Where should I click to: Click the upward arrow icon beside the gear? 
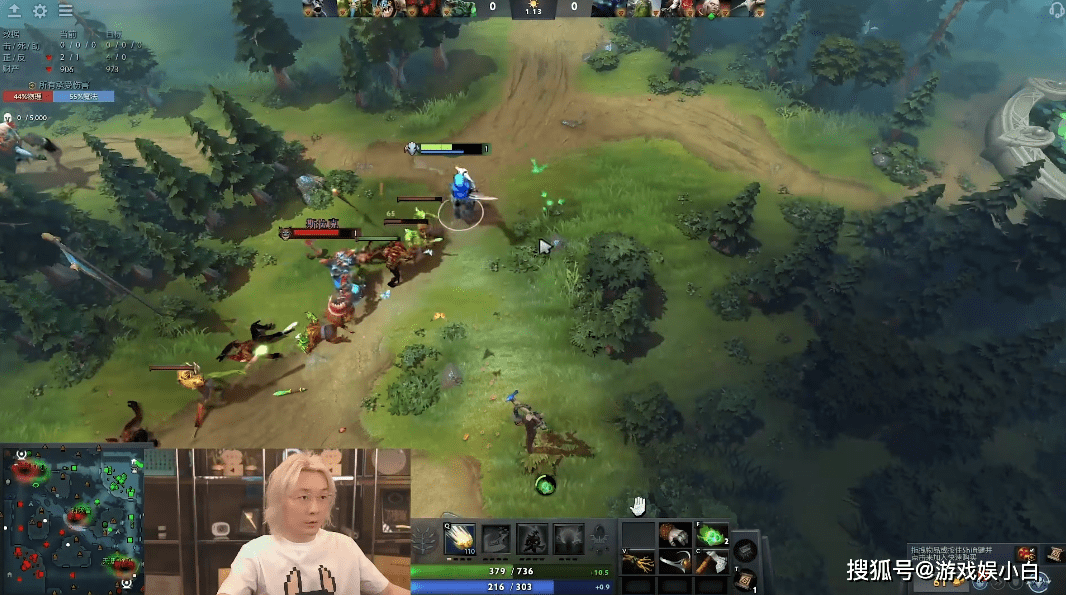tap(15, 11)
